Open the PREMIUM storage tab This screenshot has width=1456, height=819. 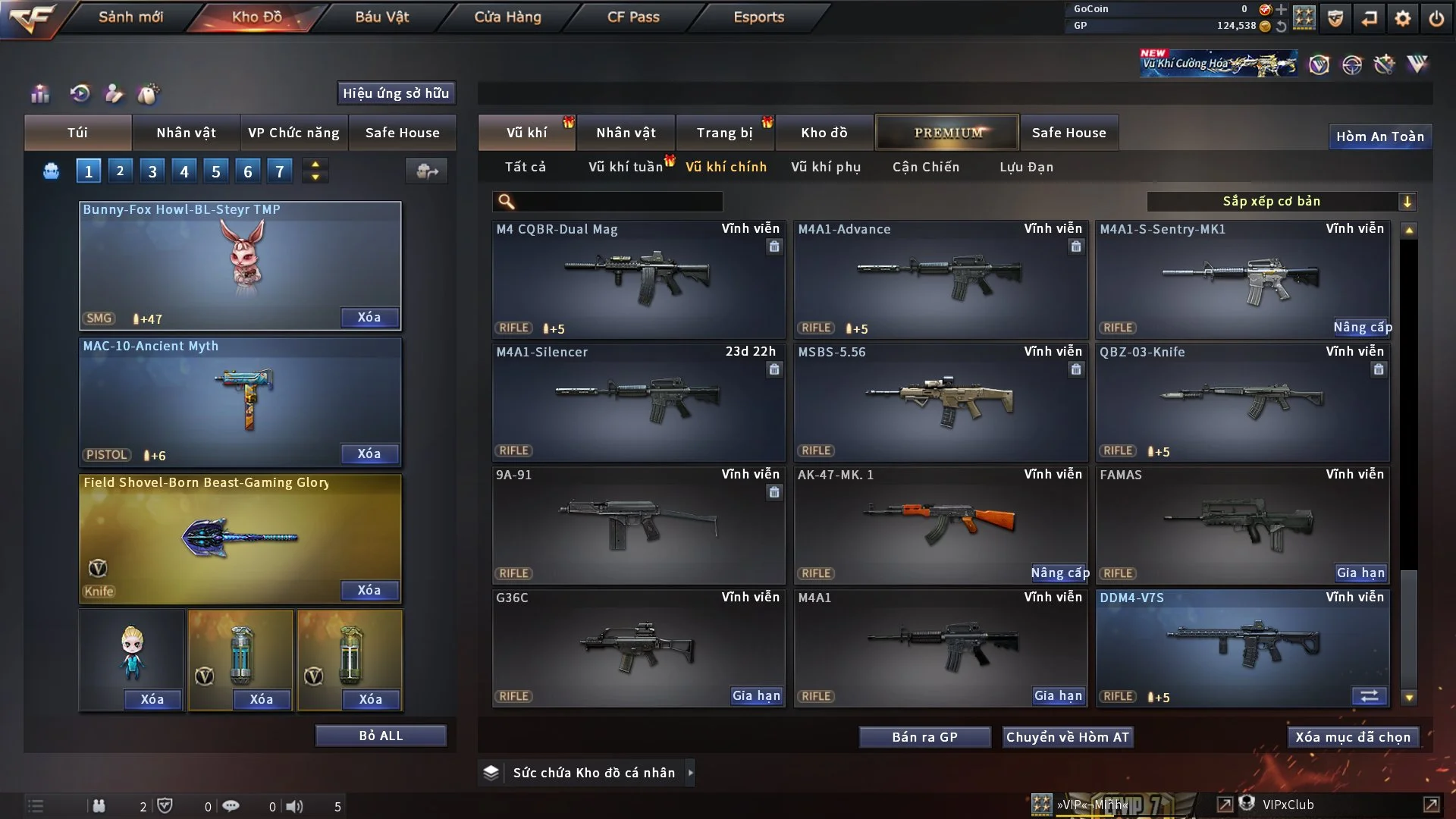[x=947, y=133]
